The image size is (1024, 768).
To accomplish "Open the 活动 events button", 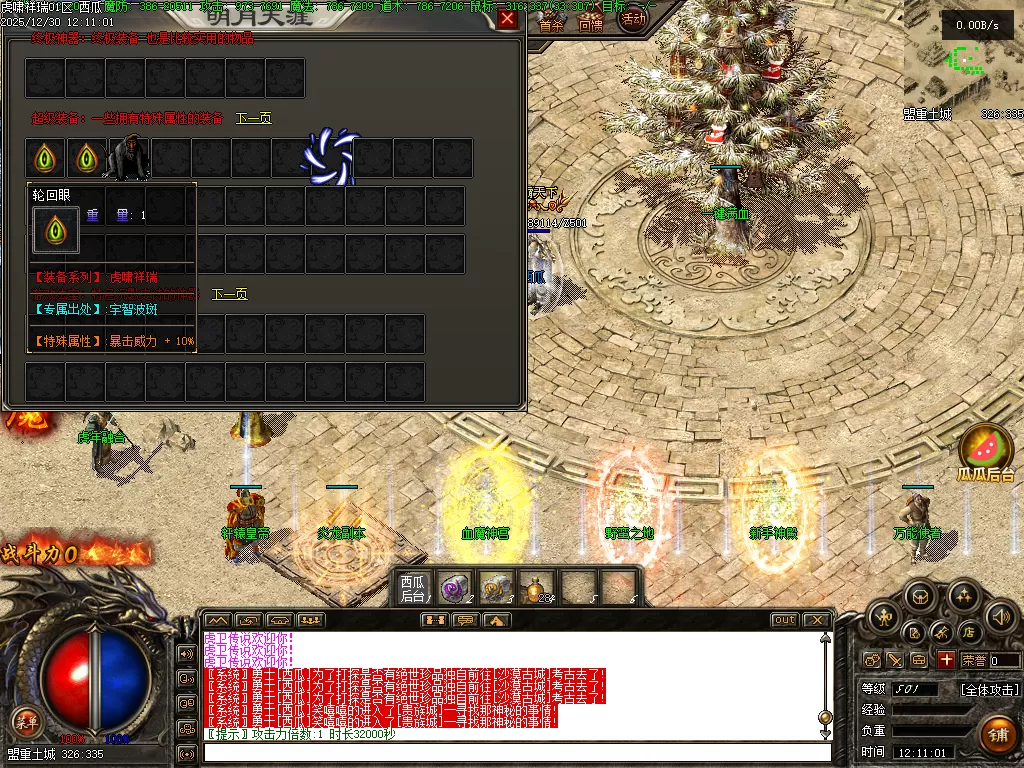I will tap(633, 18).
